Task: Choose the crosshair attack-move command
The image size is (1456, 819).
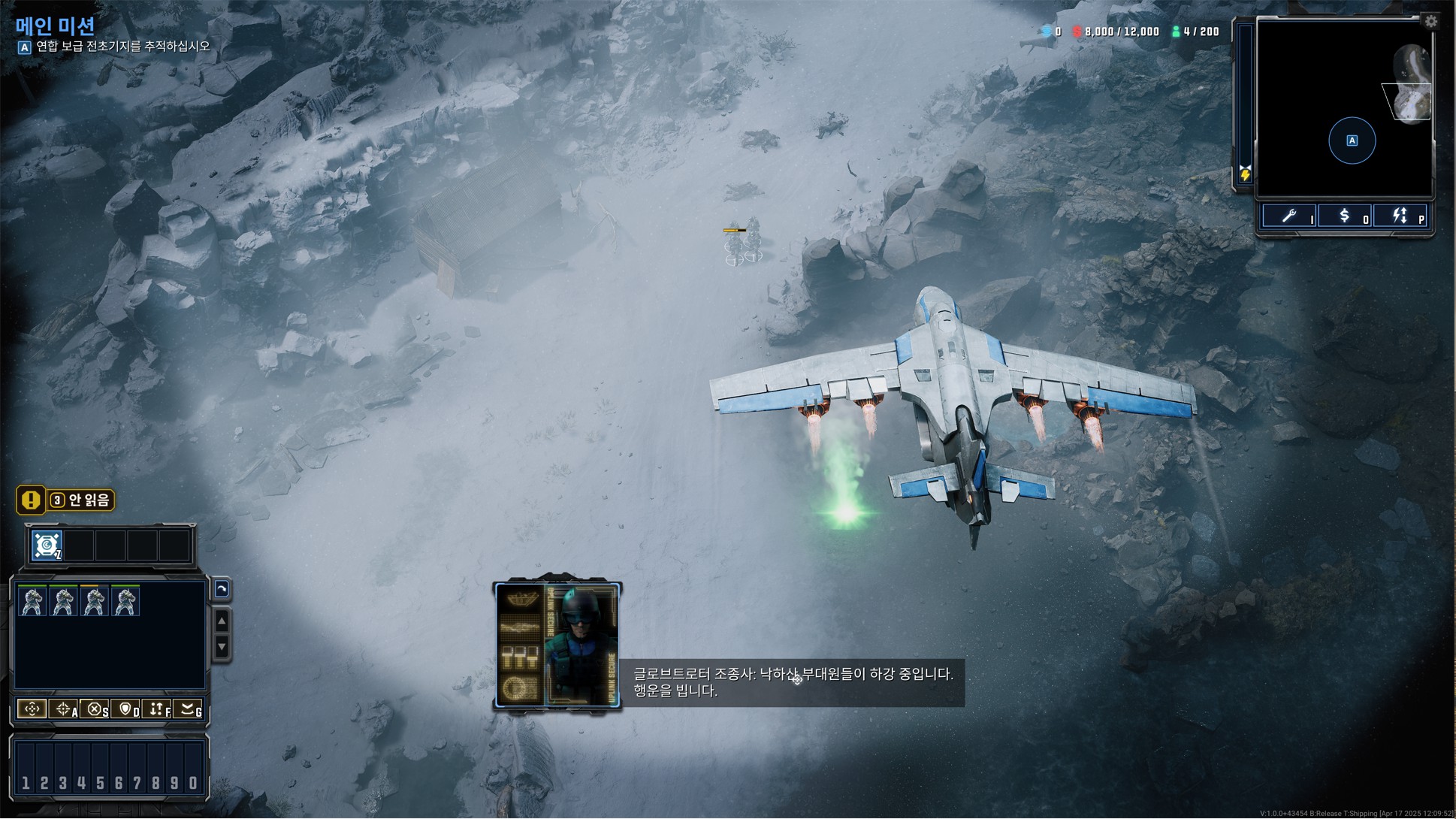Action: pyautogui.click(x=63, y=709)
